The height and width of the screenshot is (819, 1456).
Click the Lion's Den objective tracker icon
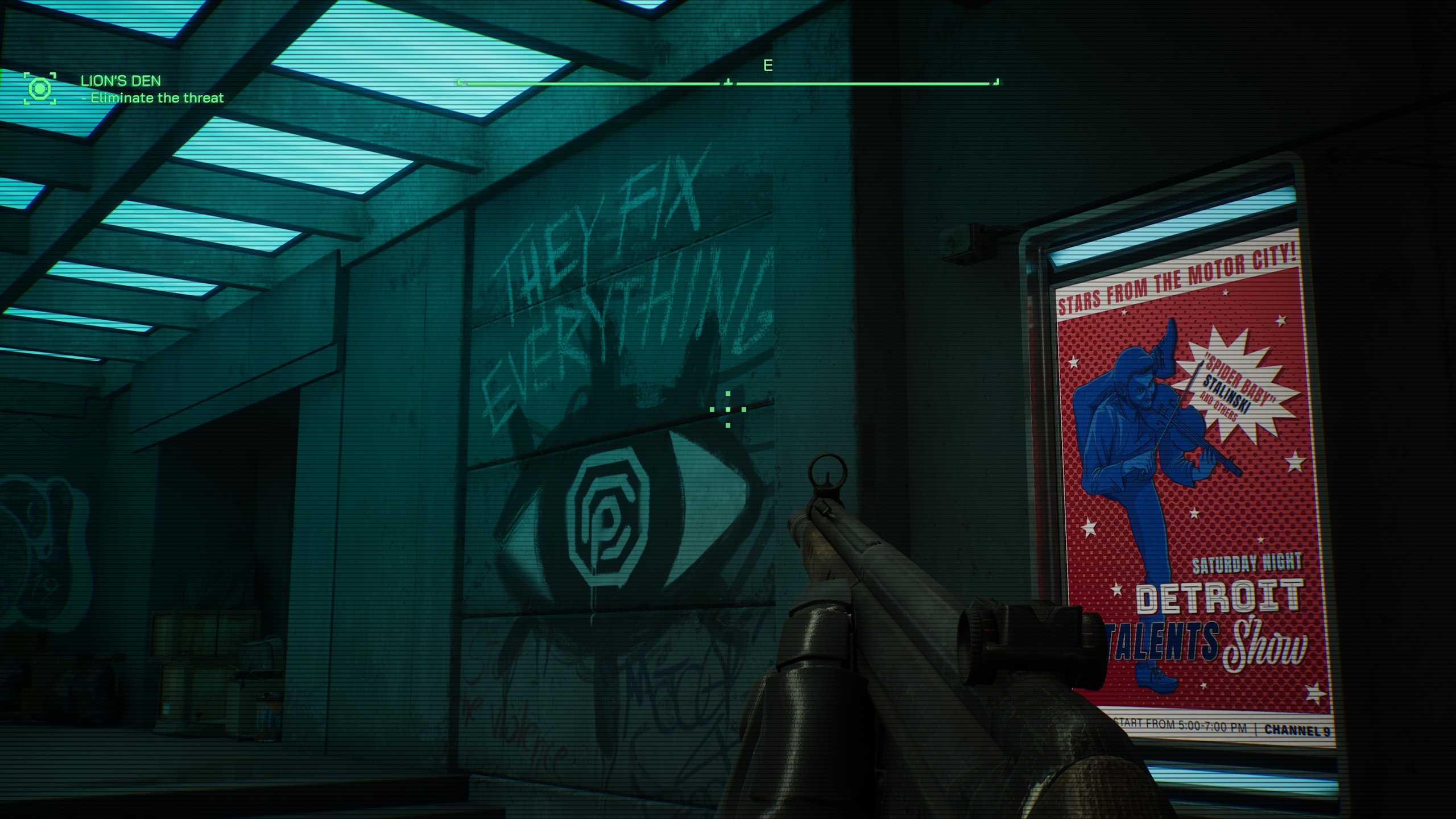40,89
